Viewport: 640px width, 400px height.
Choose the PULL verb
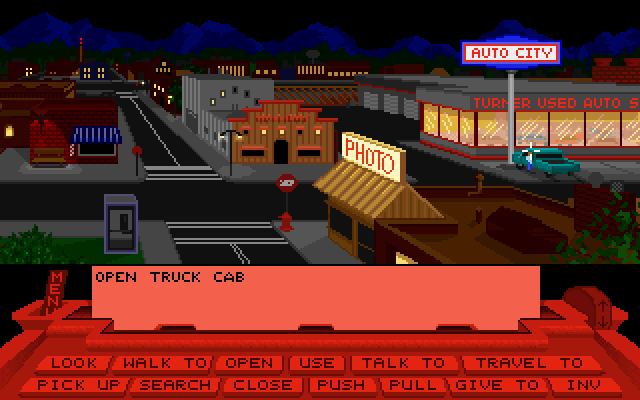point(412,384)
